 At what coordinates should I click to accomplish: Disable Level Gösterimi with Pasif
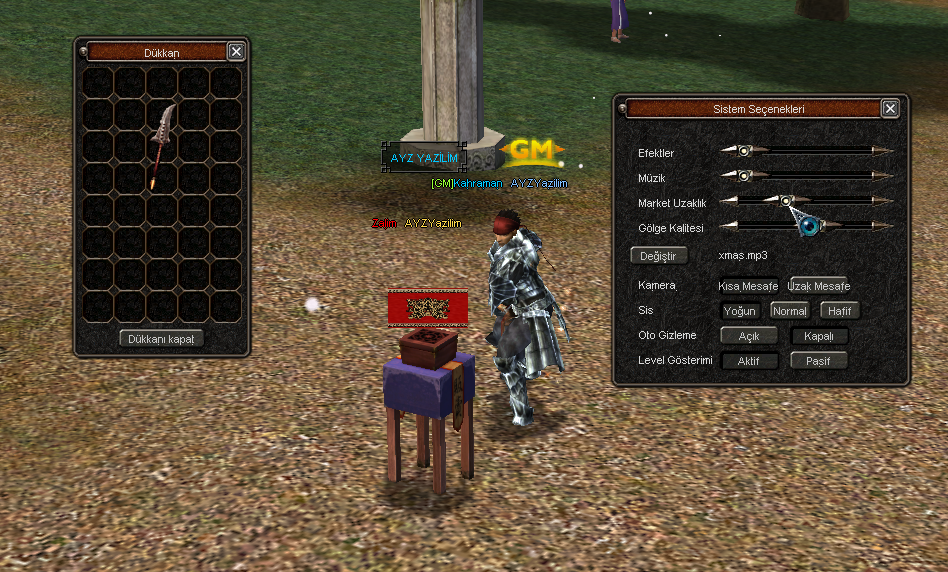tap(818, 361)
